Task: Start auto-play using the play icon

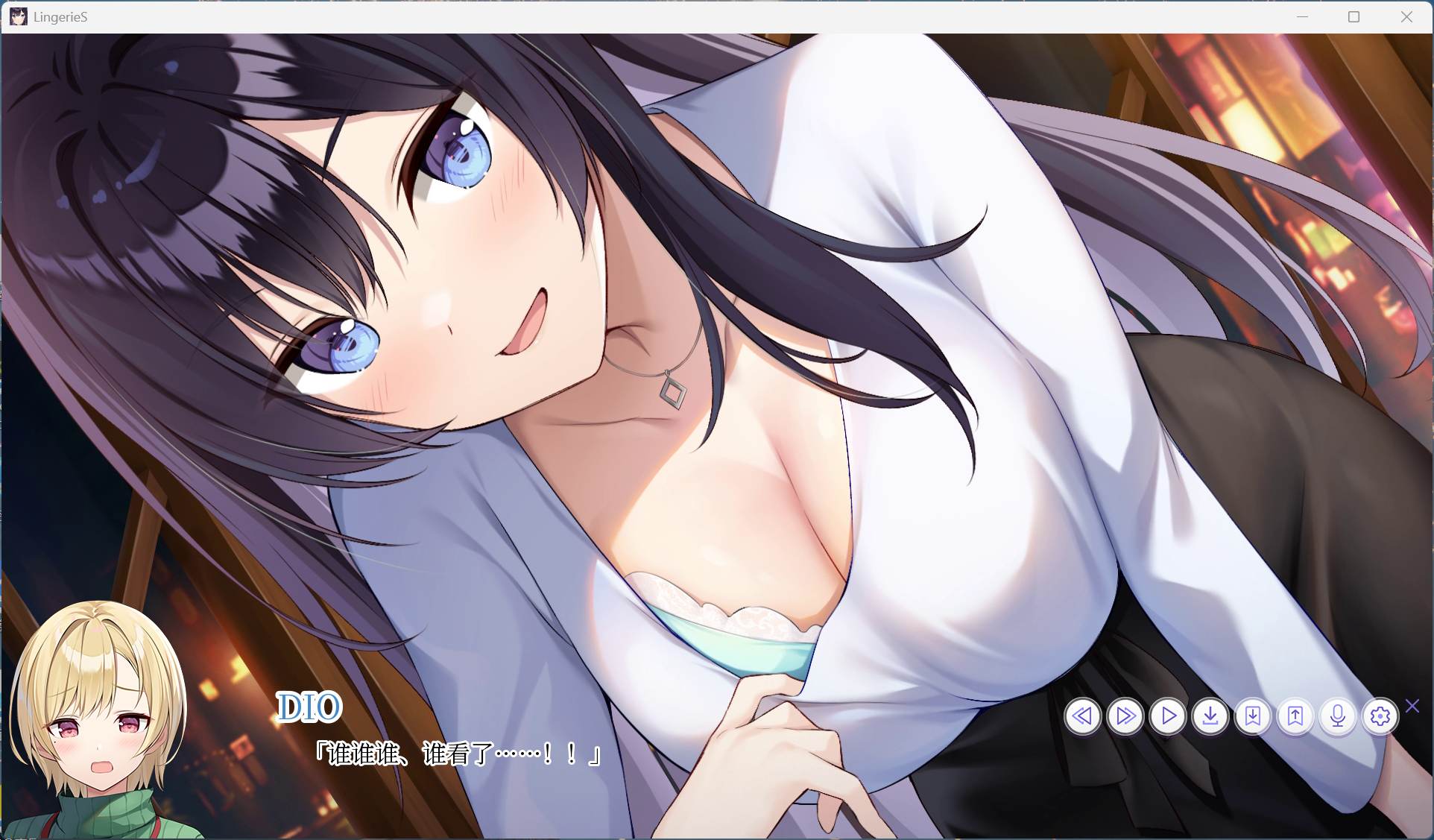Action: [1168, 716]
